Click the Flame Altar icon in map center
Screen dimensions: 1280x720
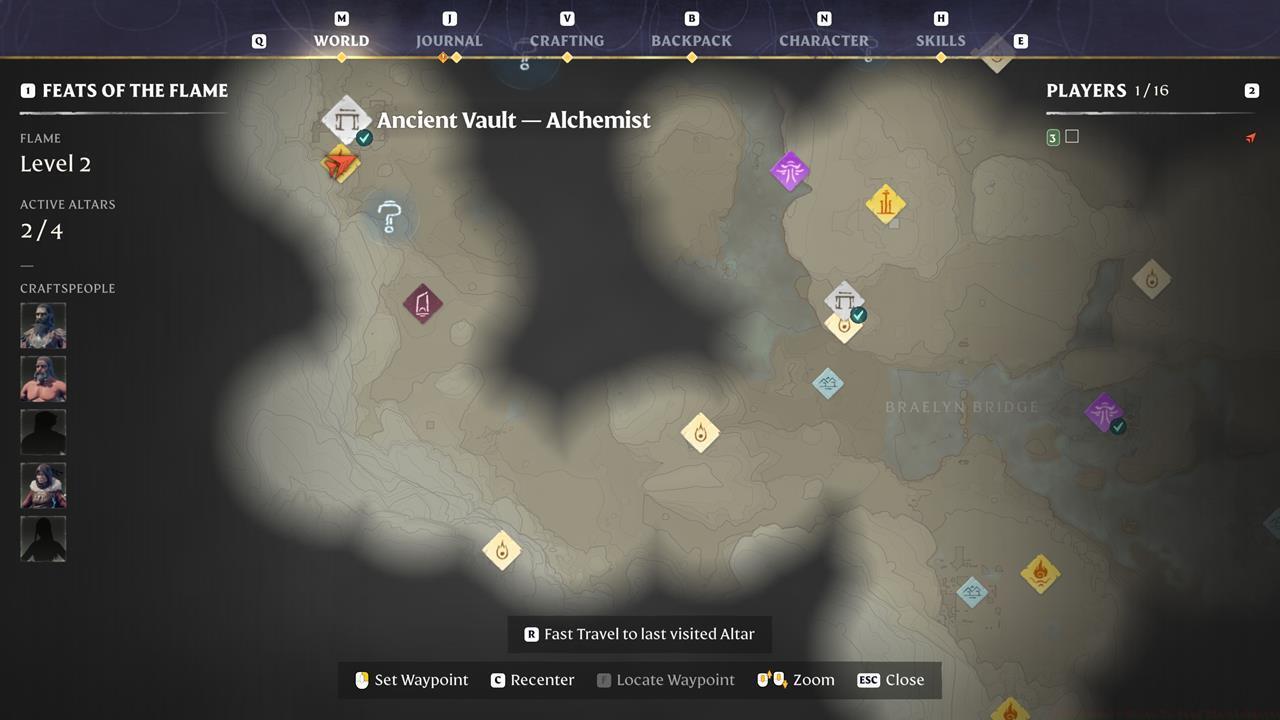pos(700,432)
